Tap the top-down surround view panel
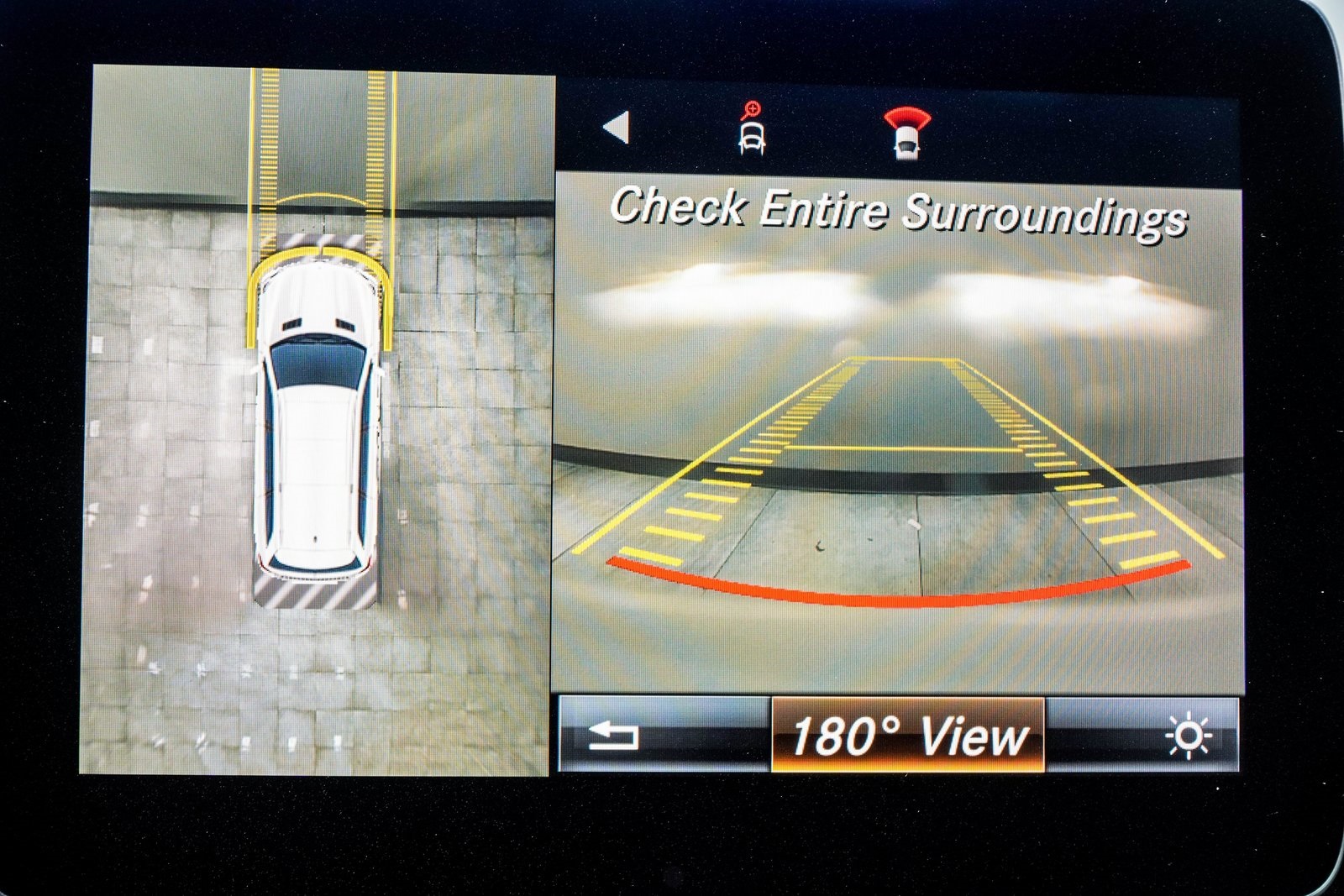Image resolution: width=1344 pixels, height=896 pixels. (x=319, y=420)
